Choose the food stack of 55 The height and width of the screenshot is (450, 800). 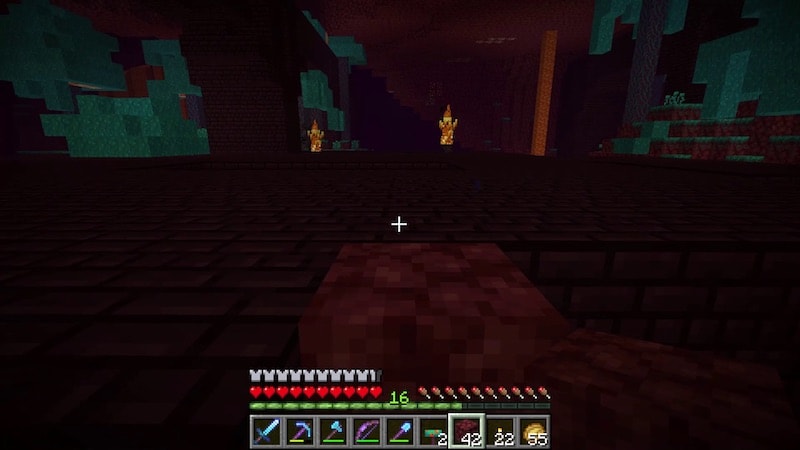click(x=534, y=431)
